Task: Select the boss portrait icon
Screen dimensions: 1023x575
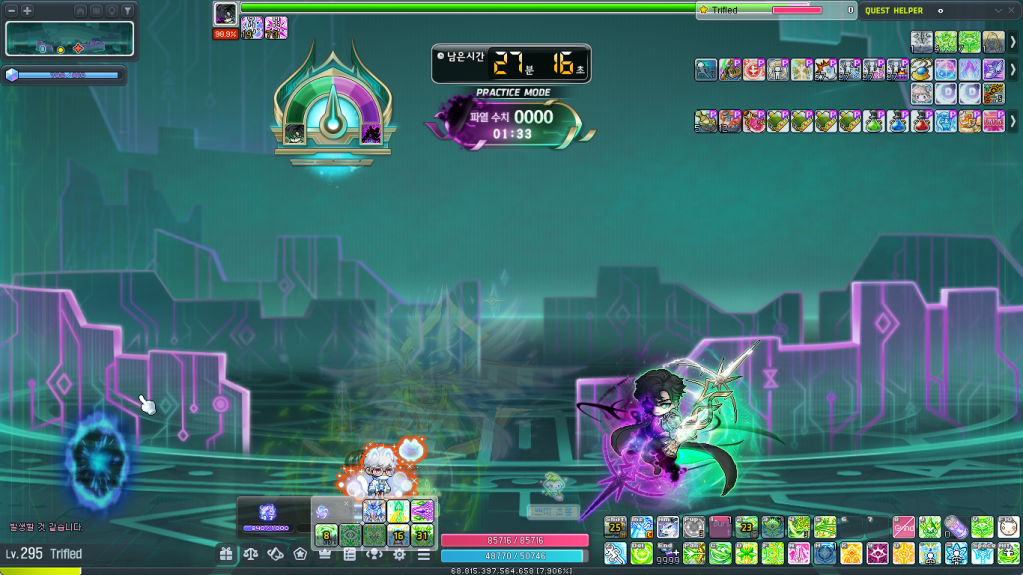Action: tap(225, 13)
